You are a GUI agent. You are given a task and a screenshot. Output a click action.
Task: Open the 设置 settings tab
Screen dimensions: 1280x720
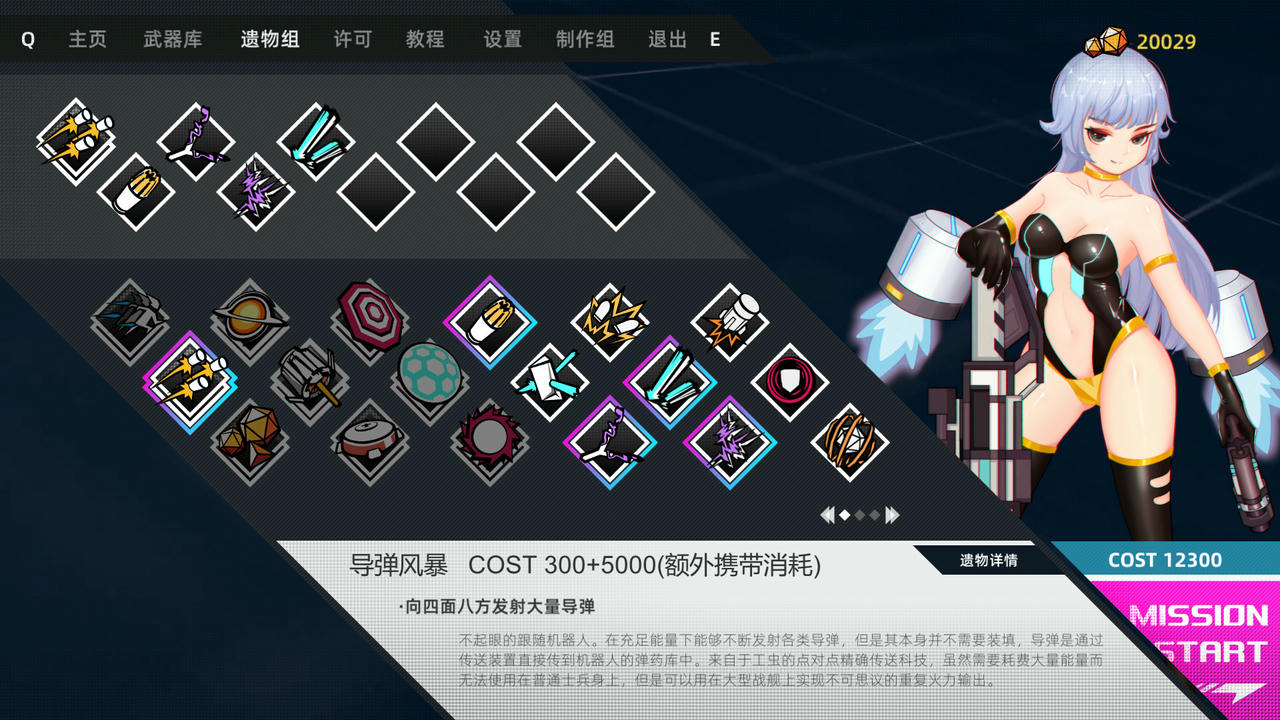502,40
